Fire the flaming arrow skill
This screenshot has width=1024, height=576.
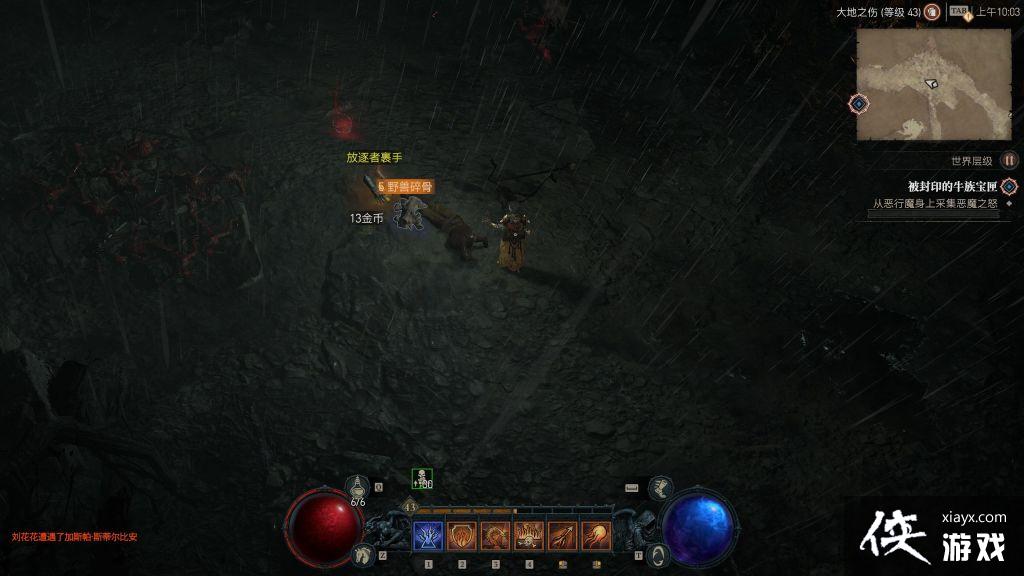click(563, 537)
